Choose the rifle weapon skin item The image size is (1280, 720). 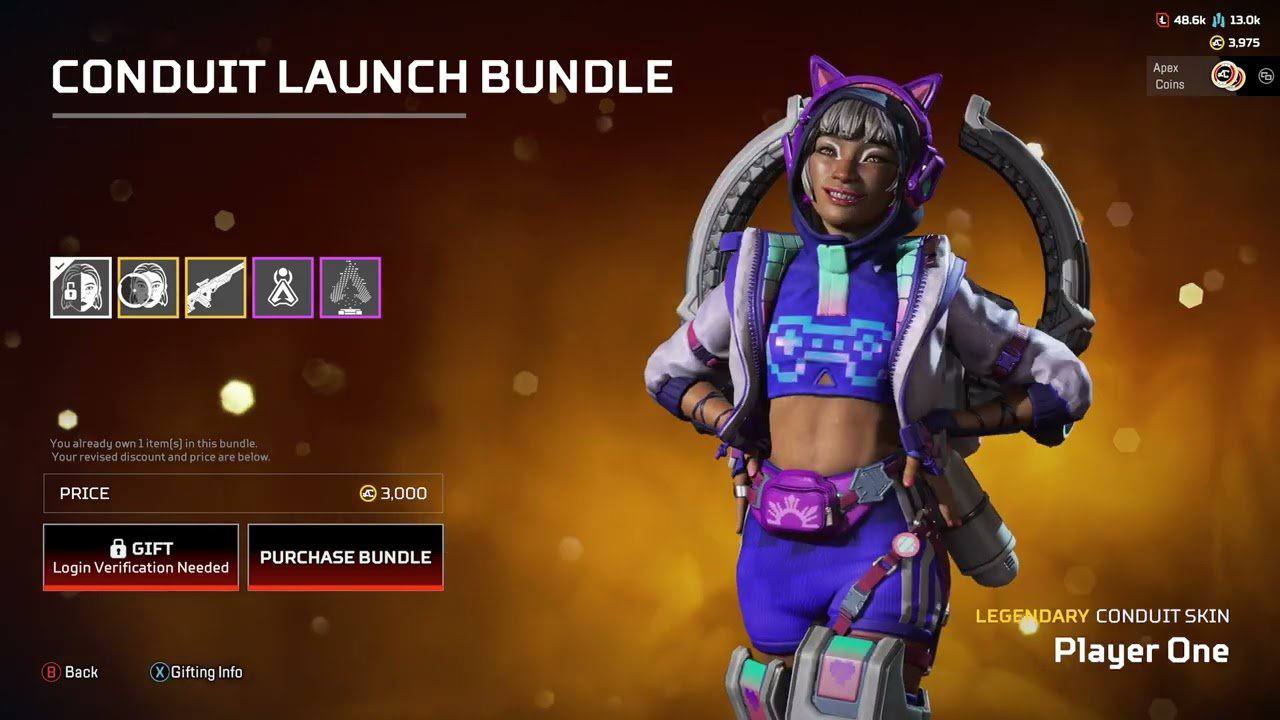215,288
